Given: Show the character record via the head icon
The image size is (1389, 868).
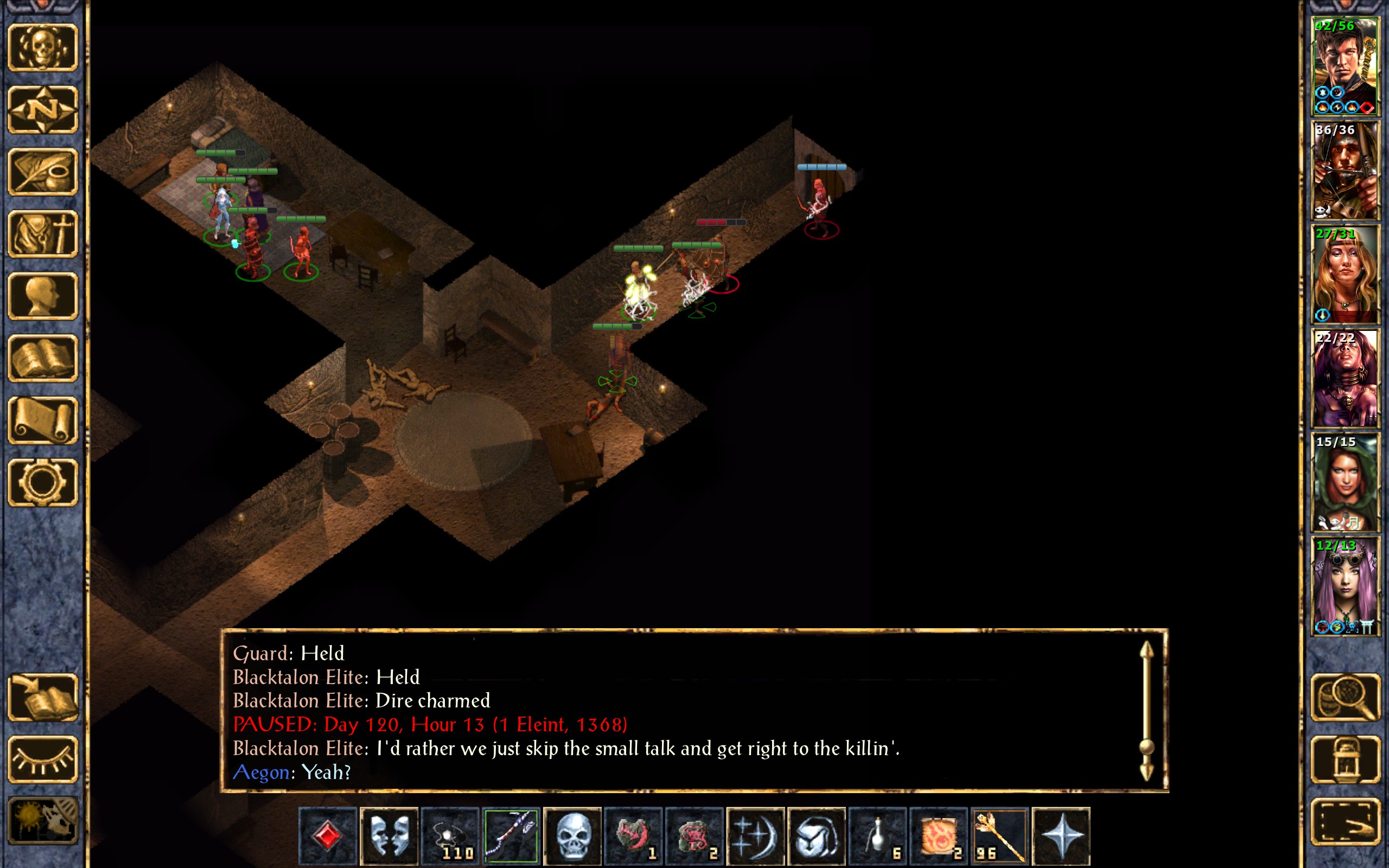Looking at the screenshot, I should (x=43, y=296).
